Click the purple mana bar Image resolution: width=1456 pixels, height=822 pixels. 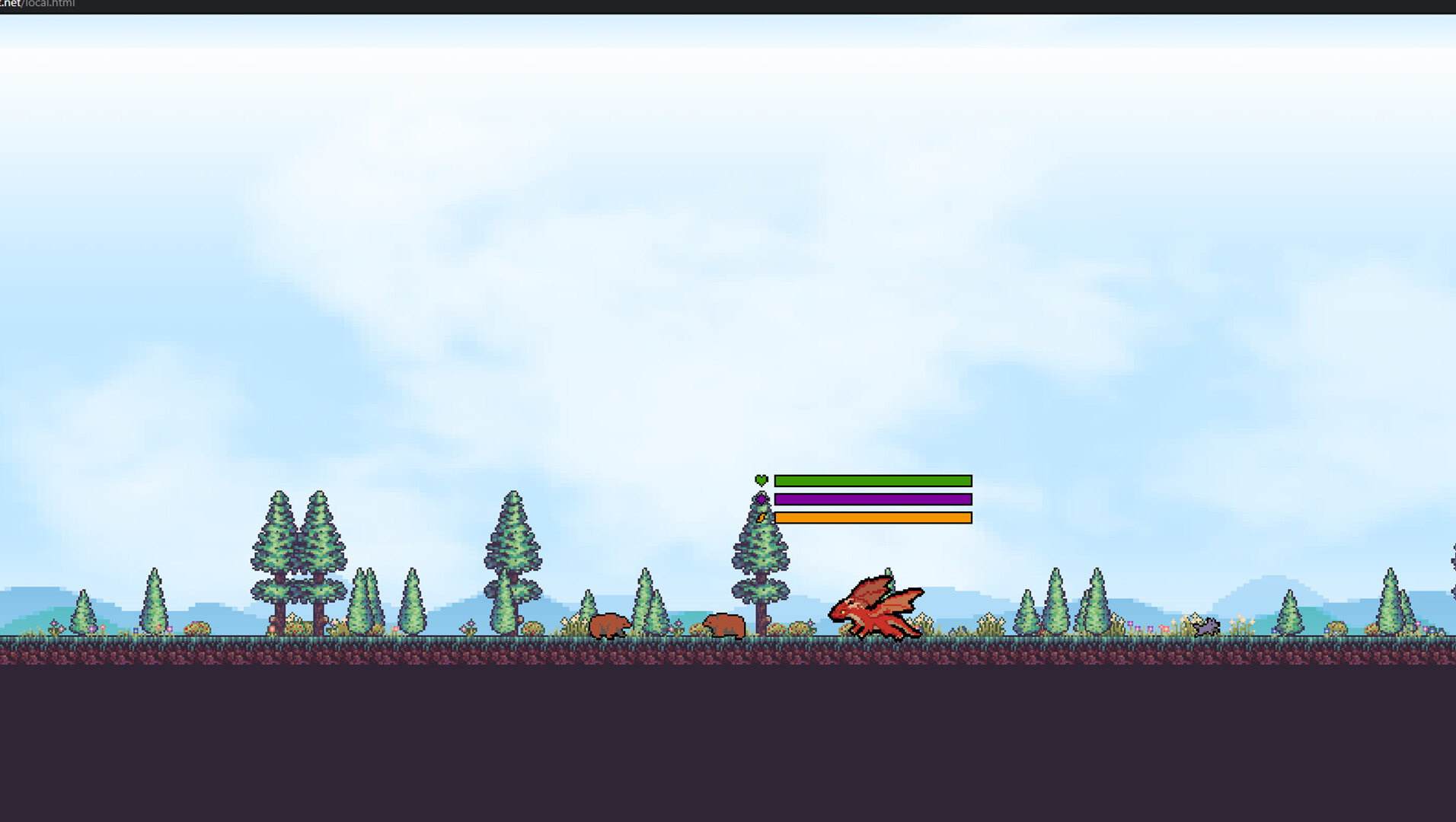(872, 498)
